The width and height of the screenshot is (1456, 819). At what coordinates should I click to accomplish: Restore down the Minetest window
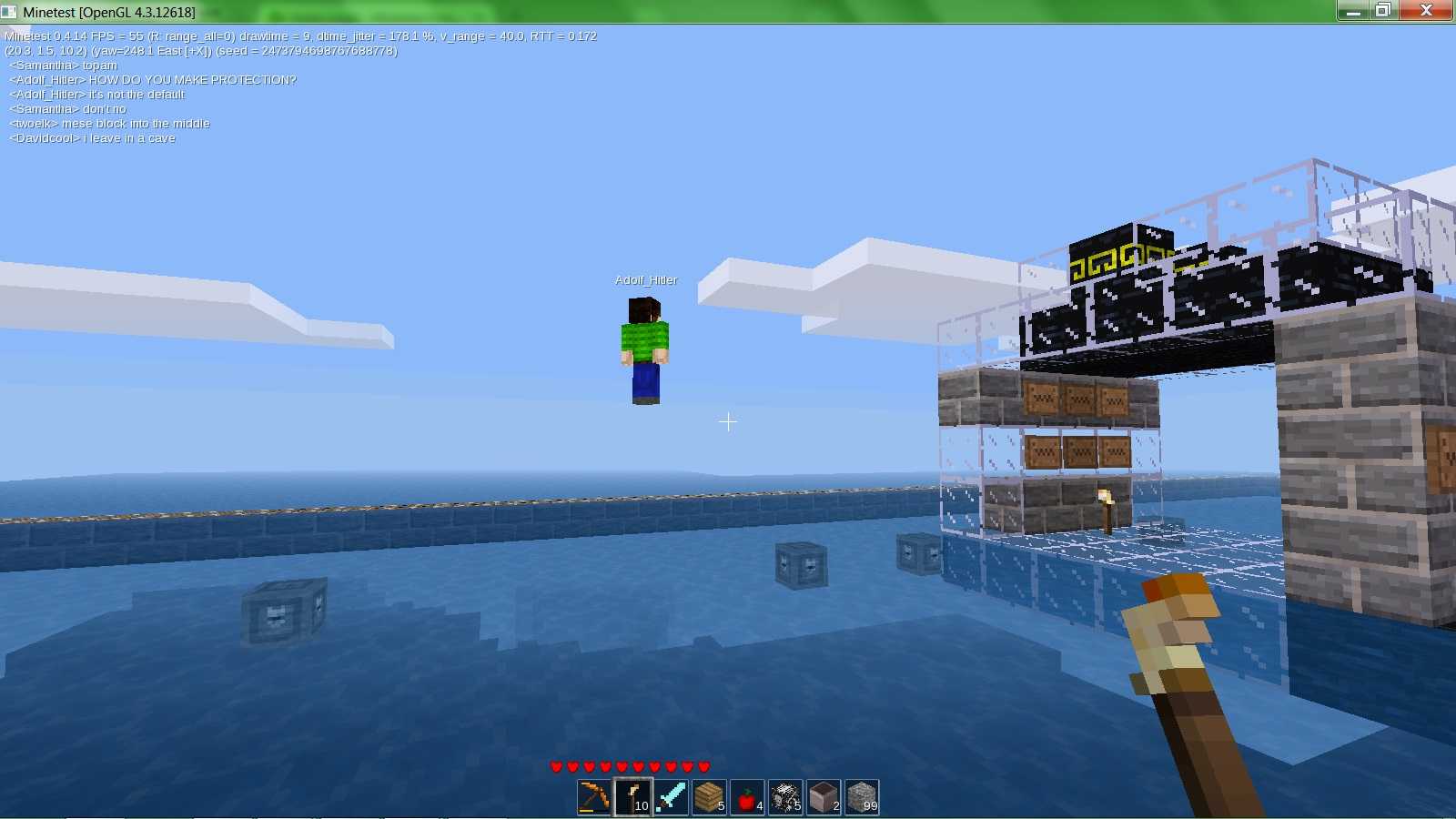(1383, 10)
